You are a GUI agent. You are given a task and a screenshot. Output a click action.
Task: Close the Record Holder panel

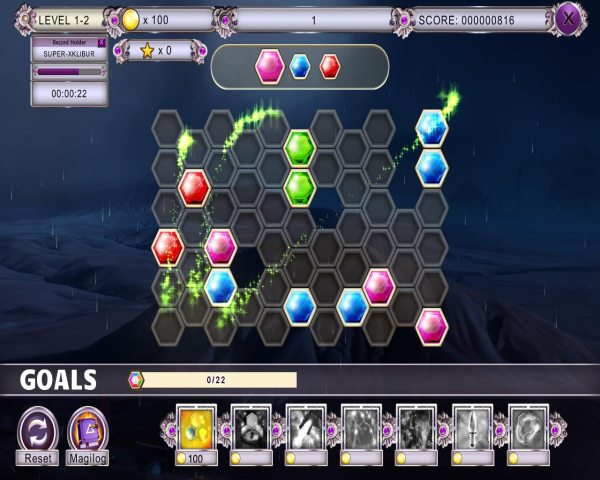(101, 42)
